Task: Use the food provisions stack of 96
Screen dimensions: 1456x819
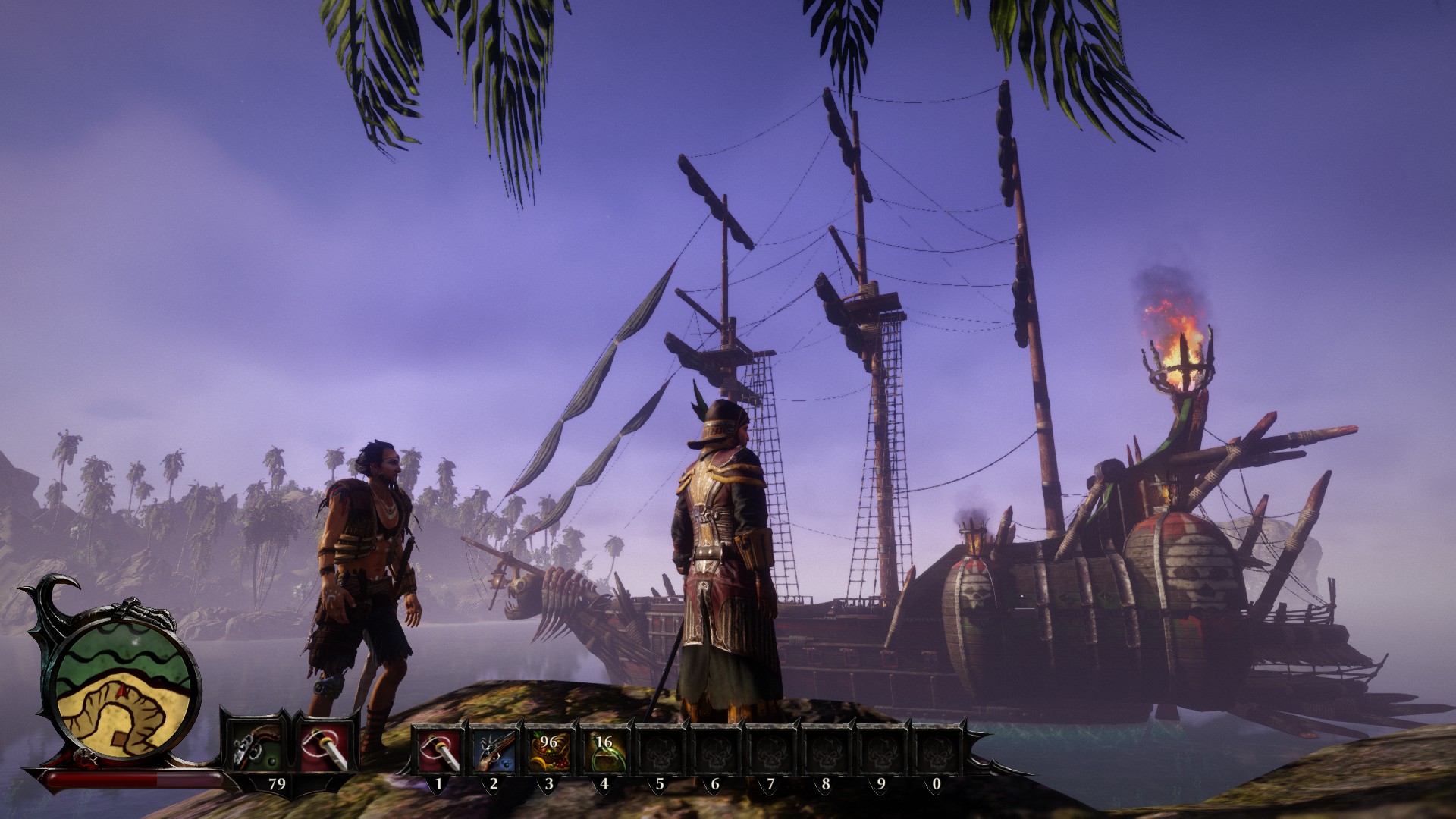Action: pyautogui.click(x=549, y=748)
